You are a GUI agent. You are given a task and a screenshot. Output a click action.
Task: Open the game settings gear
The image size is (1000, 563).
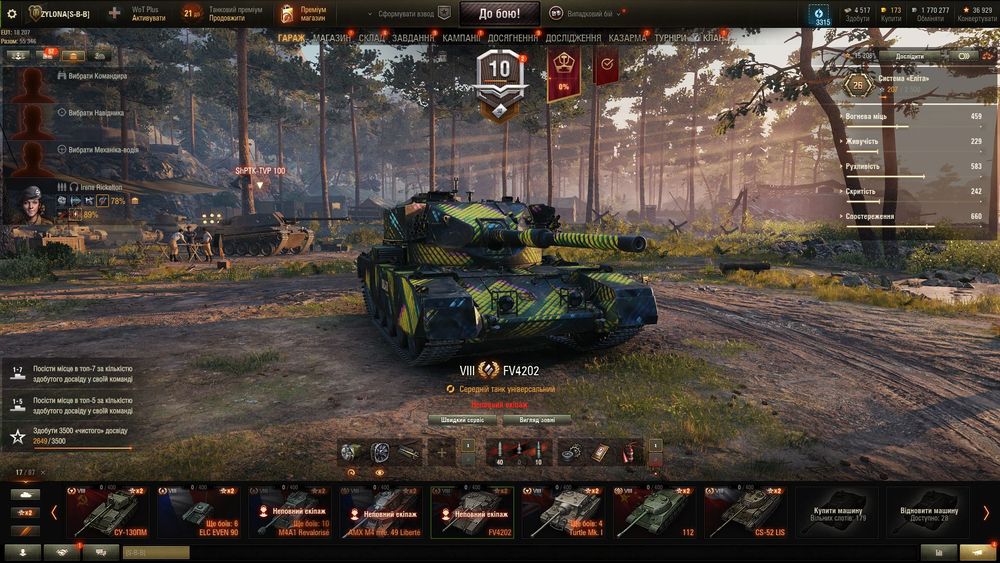(12, 14)
